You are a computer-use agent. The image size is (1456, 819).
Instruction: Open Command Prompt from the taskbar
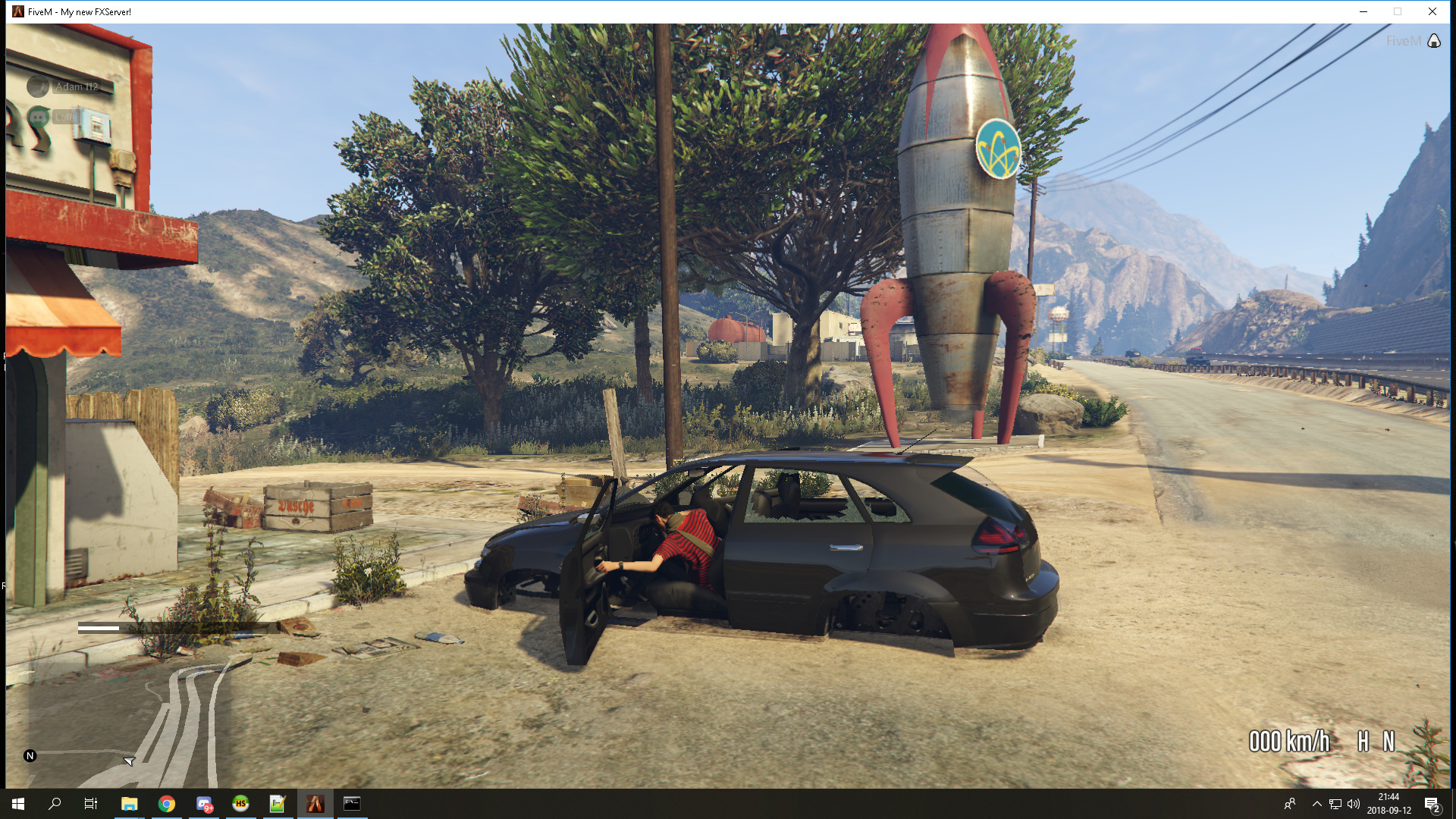click(x=352, y=804)
